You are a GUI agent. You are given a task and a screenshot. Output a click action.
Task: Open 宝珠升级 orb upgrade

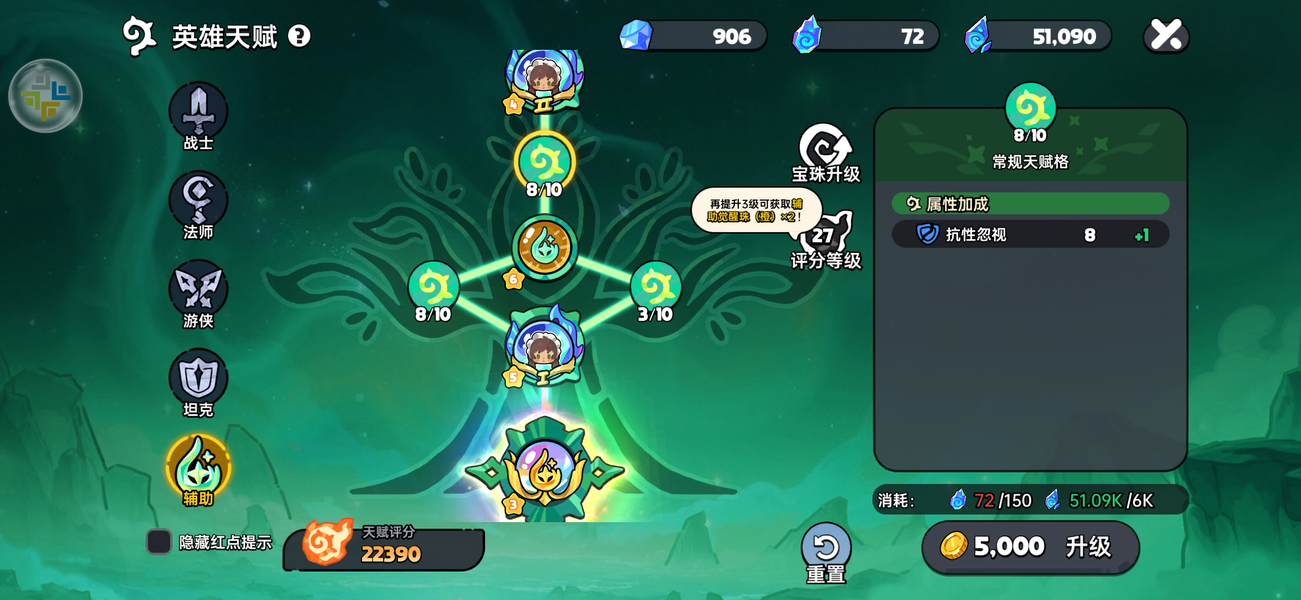[x=826, y=150]
